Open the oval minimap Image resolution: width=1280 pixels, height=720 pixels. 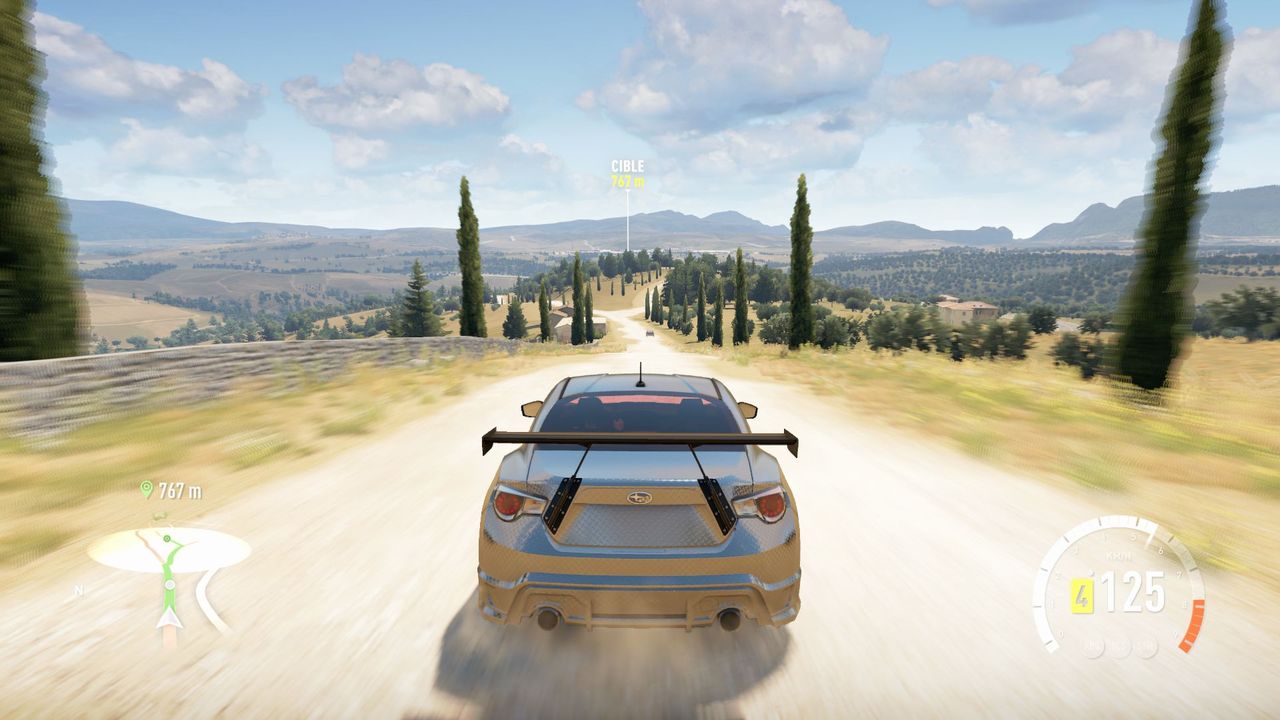coord(168,551)
